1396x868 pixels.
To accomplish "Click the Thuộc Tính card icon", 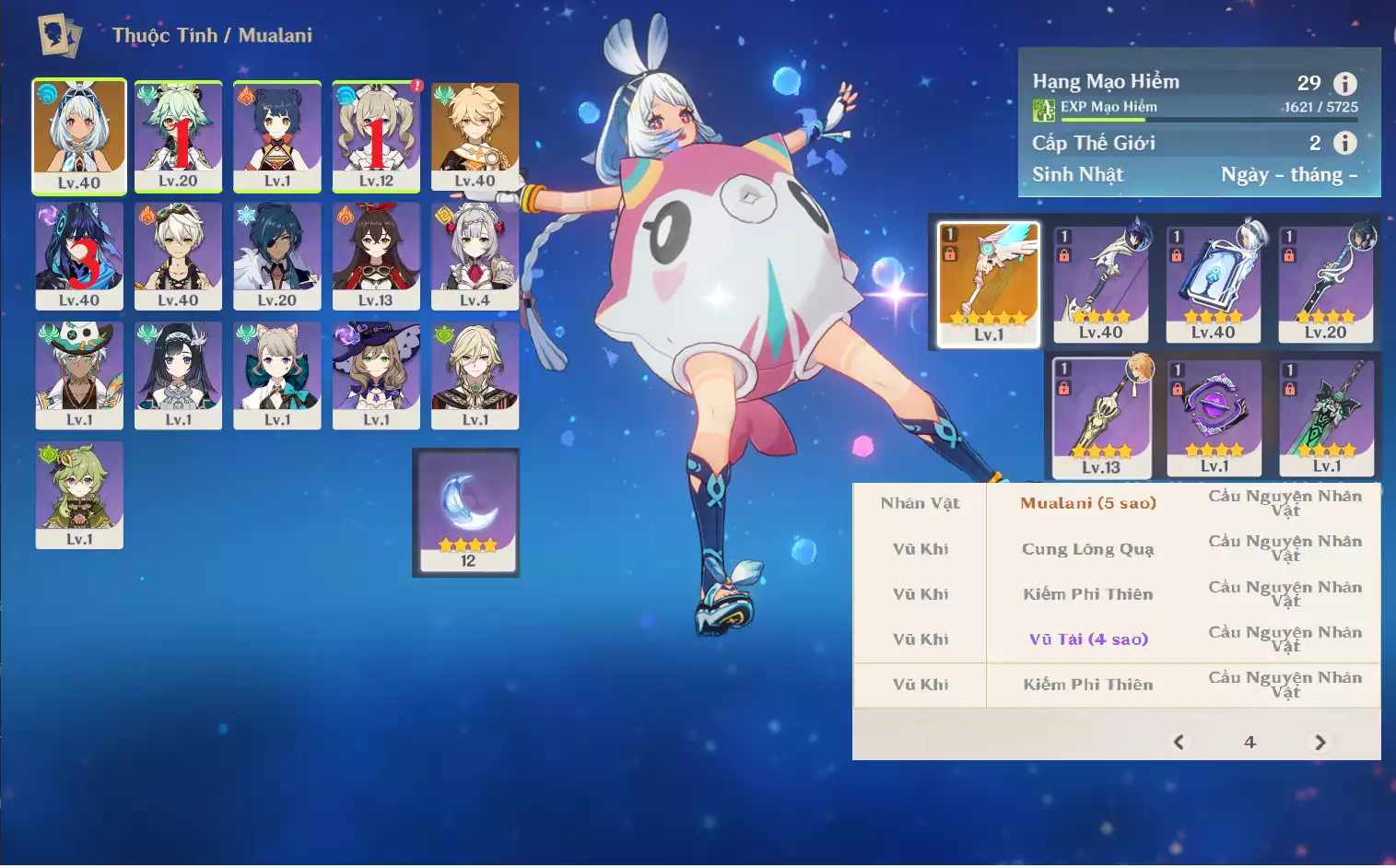I will coord(59,36).
